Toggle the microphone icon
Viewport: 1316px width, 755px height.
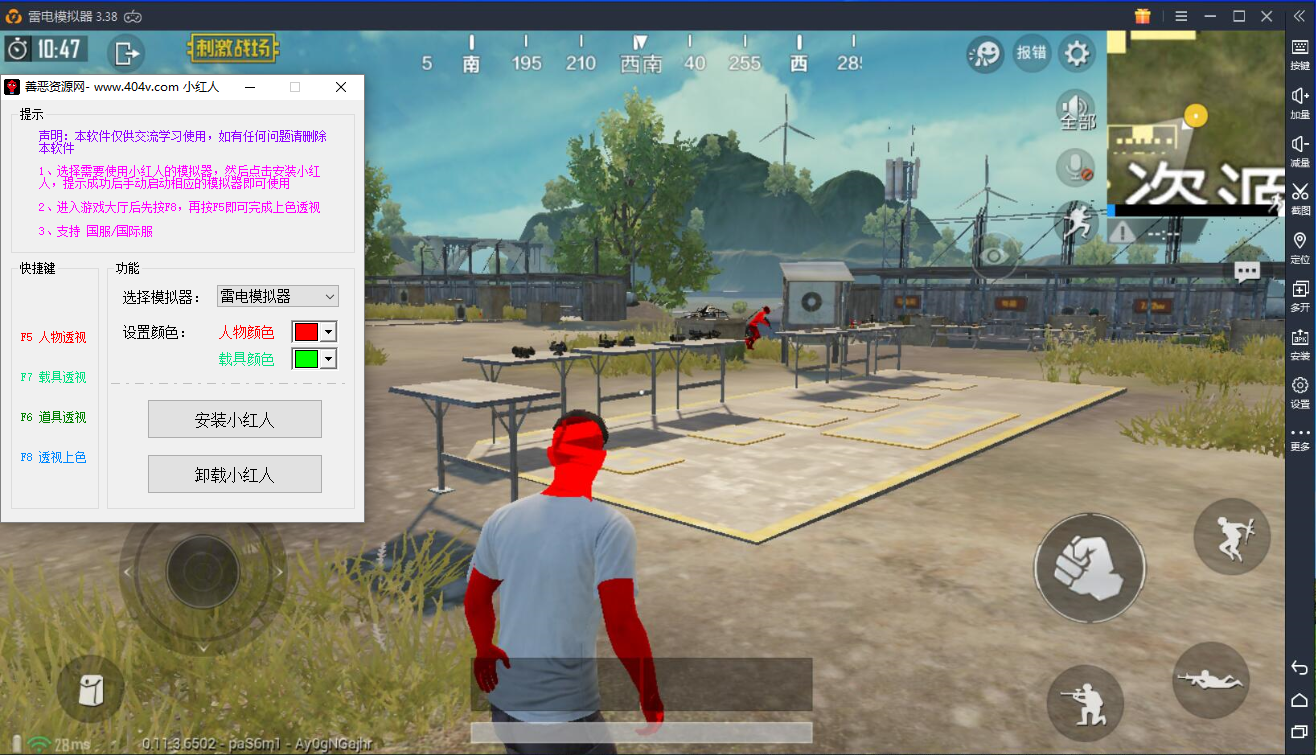pos(1077,167)
